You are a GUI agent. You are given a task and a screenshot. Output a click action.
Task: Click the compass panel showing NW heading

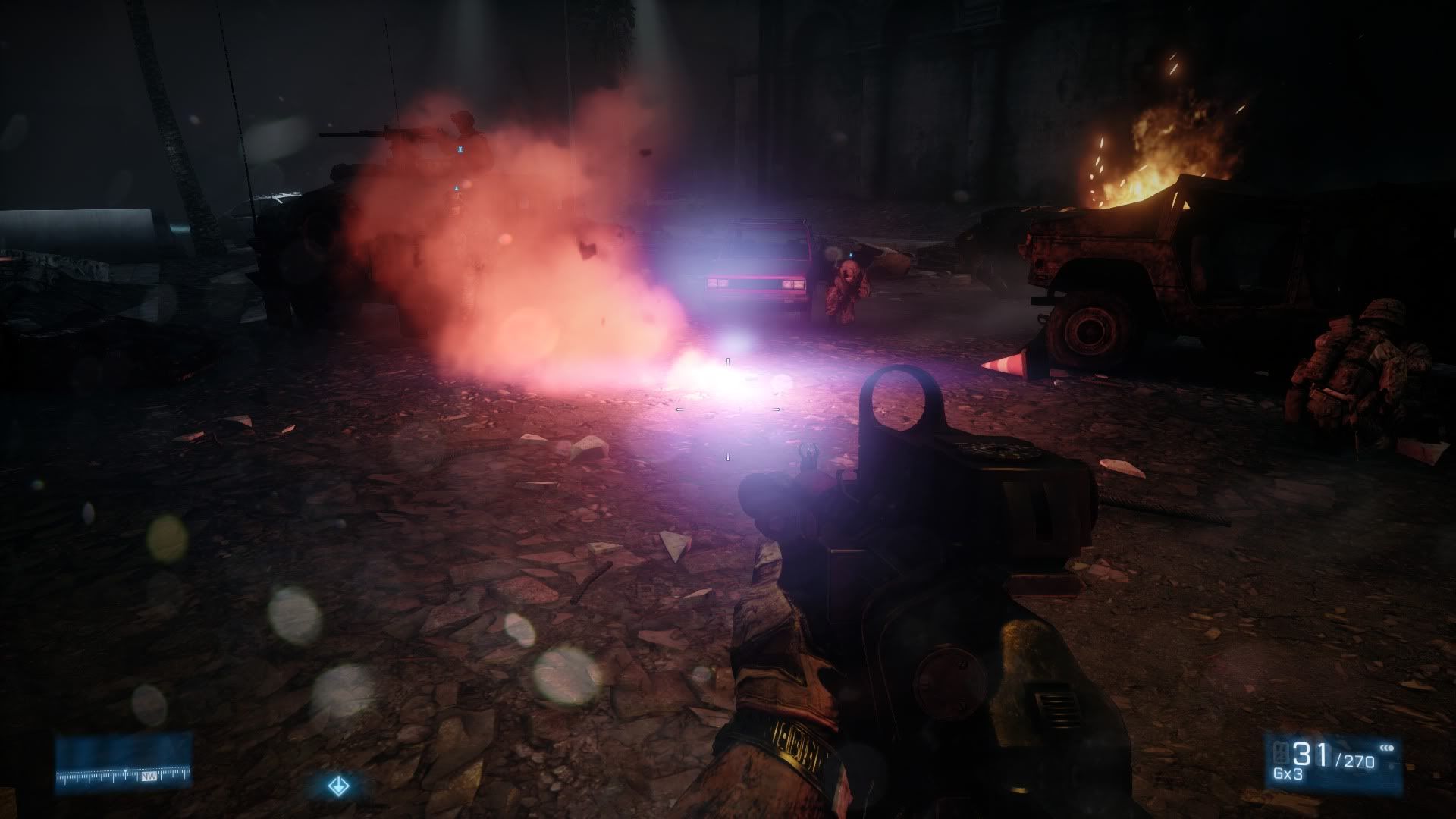click(123, 760)
